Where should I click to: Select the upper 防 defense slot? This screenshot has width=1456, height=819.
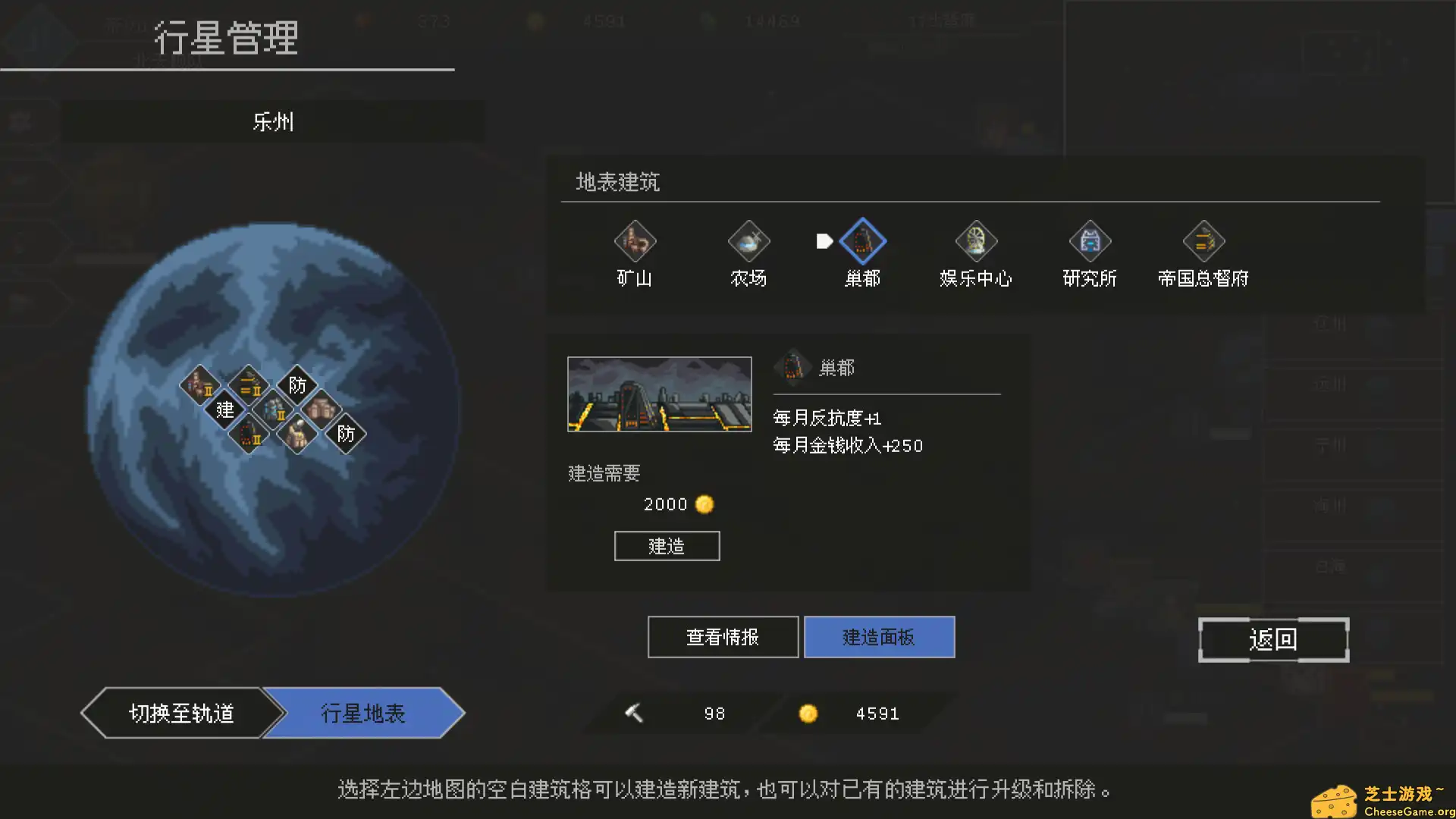pyautogui.click(x=298, y=385)
